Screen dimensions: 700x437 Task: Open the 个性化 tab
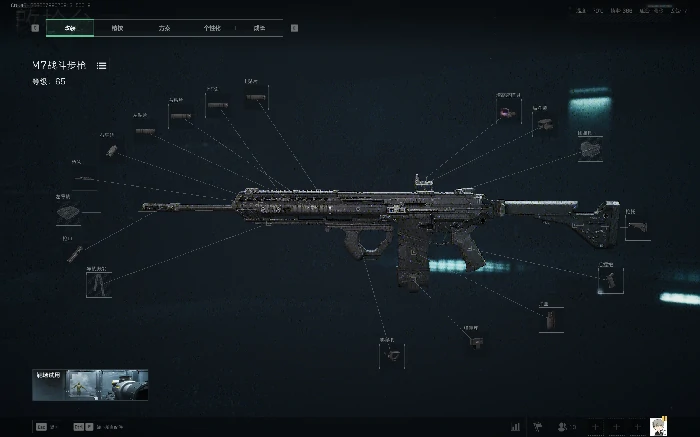[x=212, y=28]
